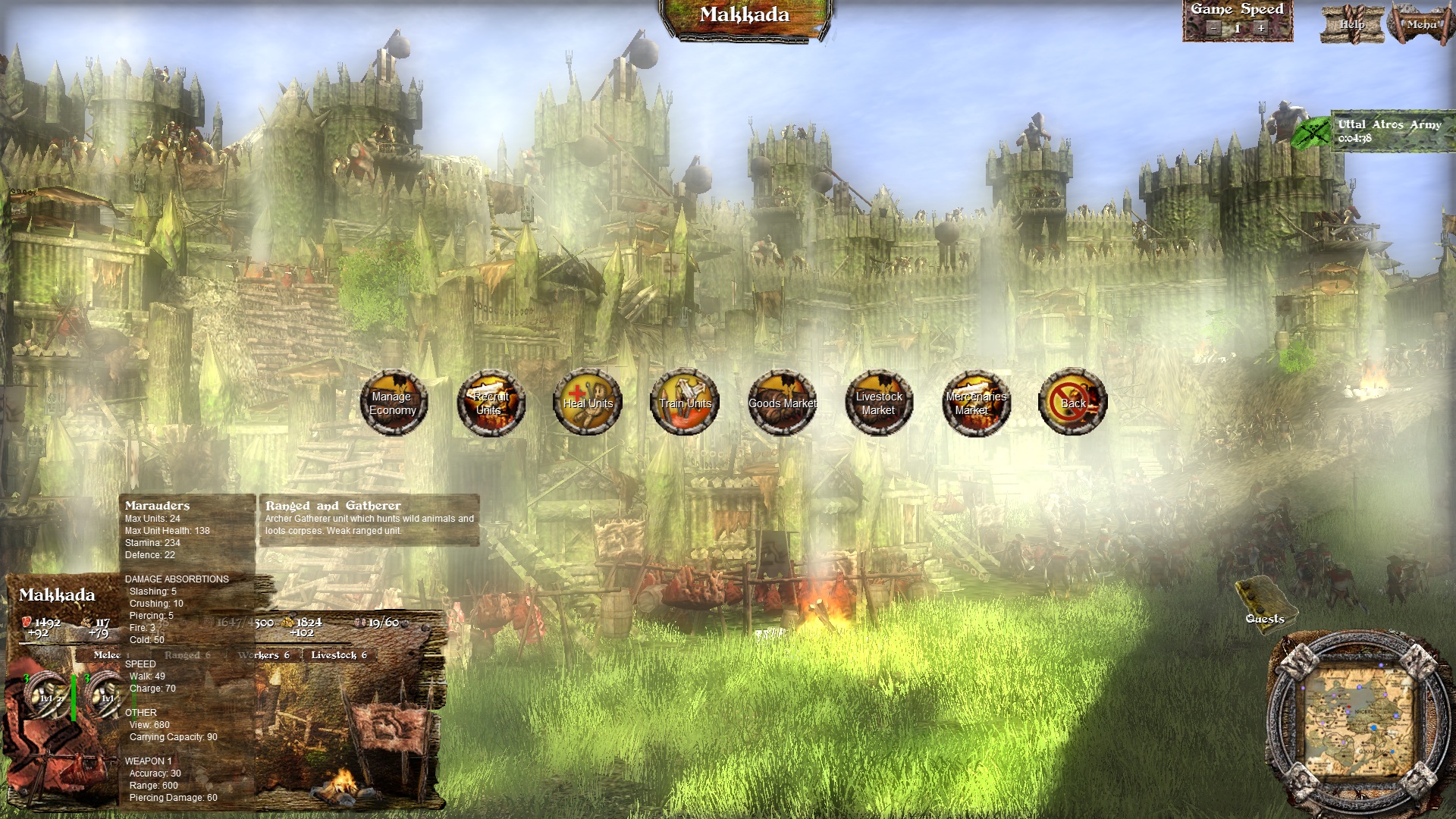Increase game speed with the plus button

(x=1261, y=28)
